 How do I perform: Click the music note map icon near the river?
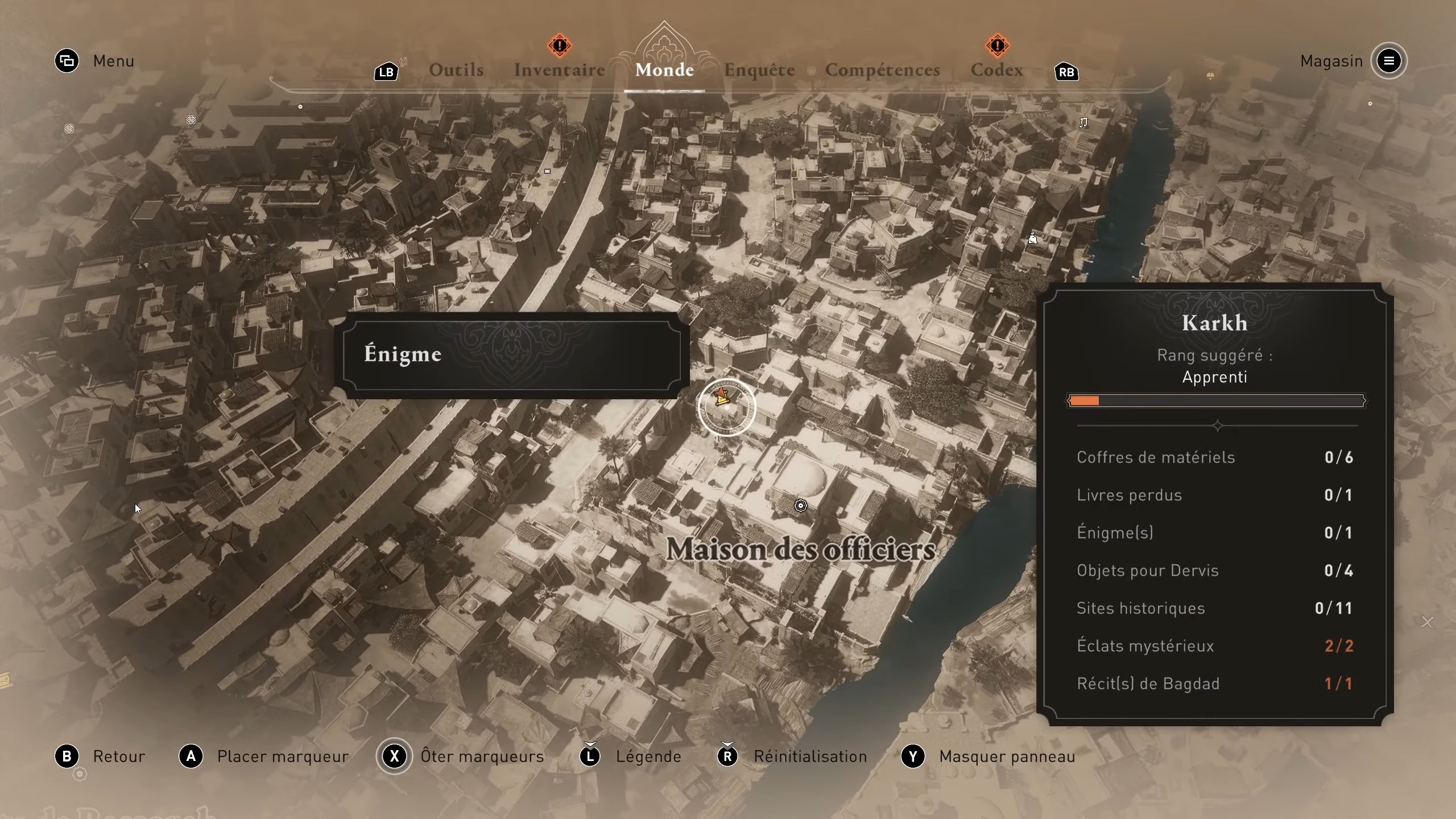(1083, 122)
